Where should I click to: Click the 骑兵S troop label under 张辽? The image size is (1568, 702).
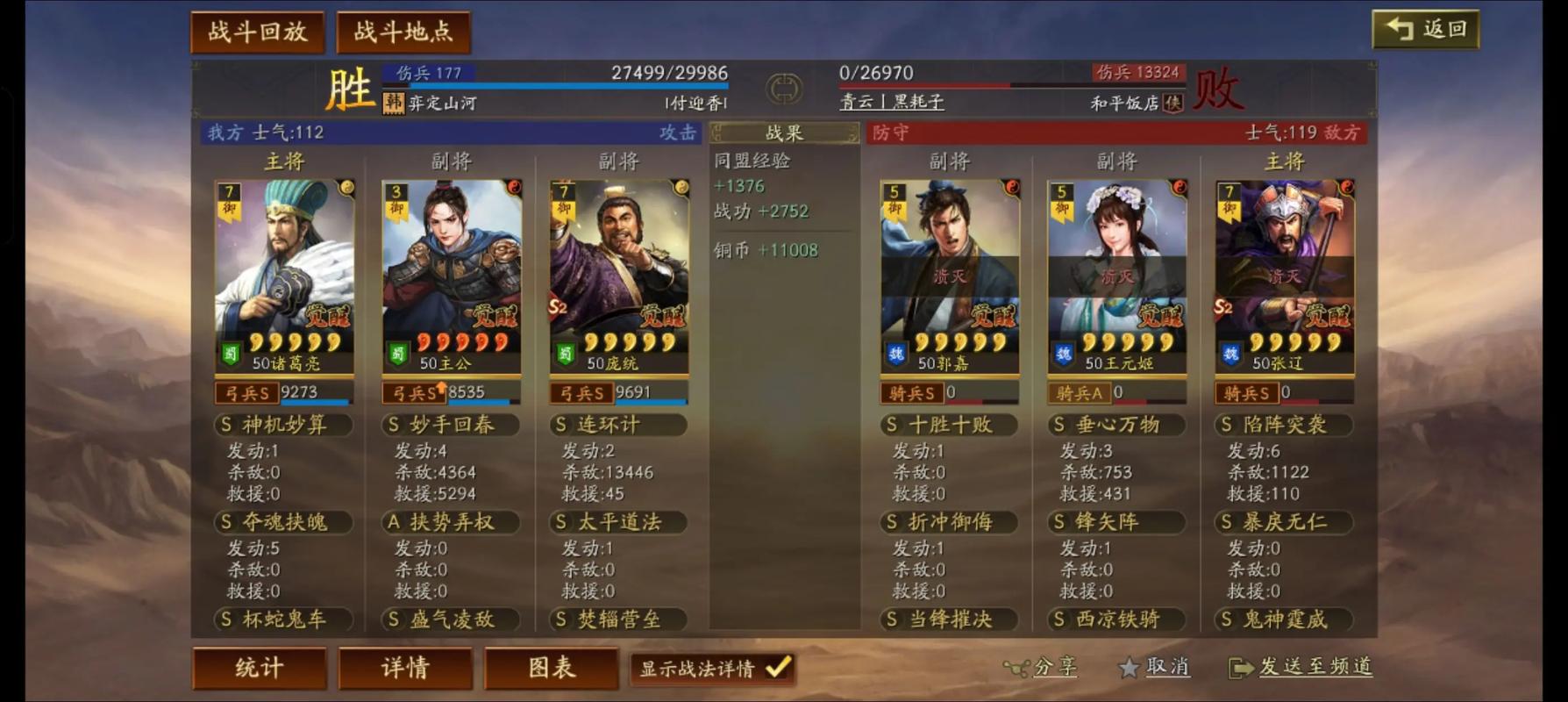(1248, 393)
